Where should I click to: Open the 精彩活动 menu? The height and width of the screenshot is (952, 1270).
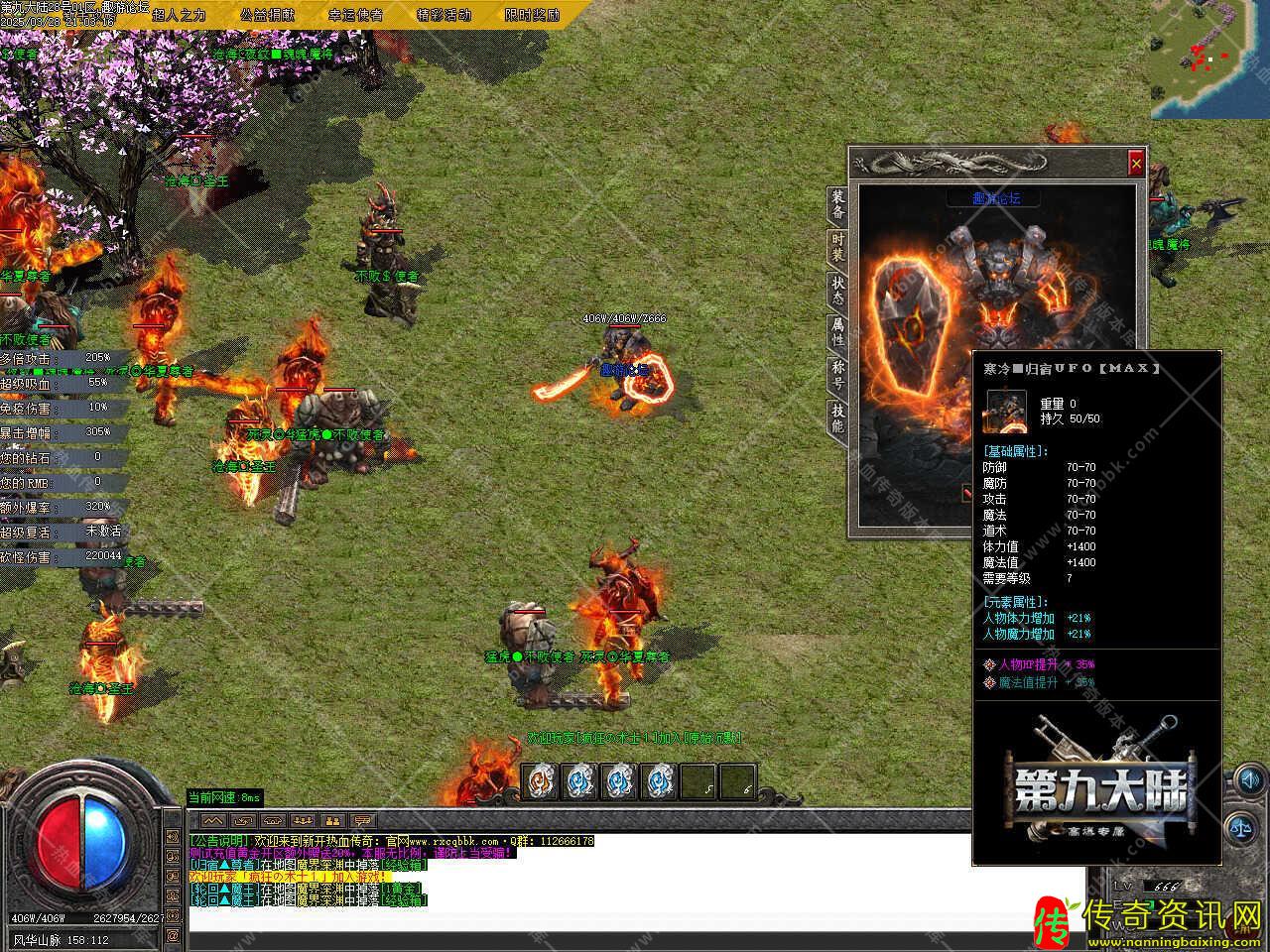point(444,15)
